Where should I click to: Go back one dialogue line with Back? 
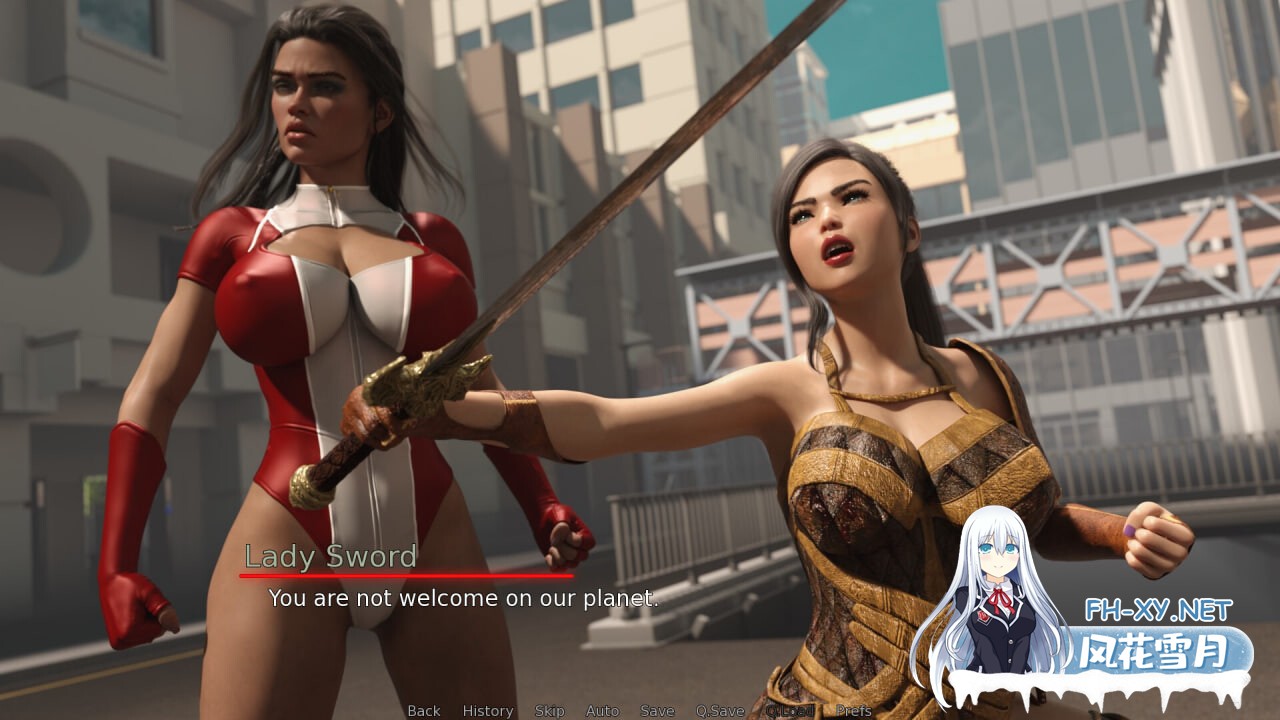(423, 711)
